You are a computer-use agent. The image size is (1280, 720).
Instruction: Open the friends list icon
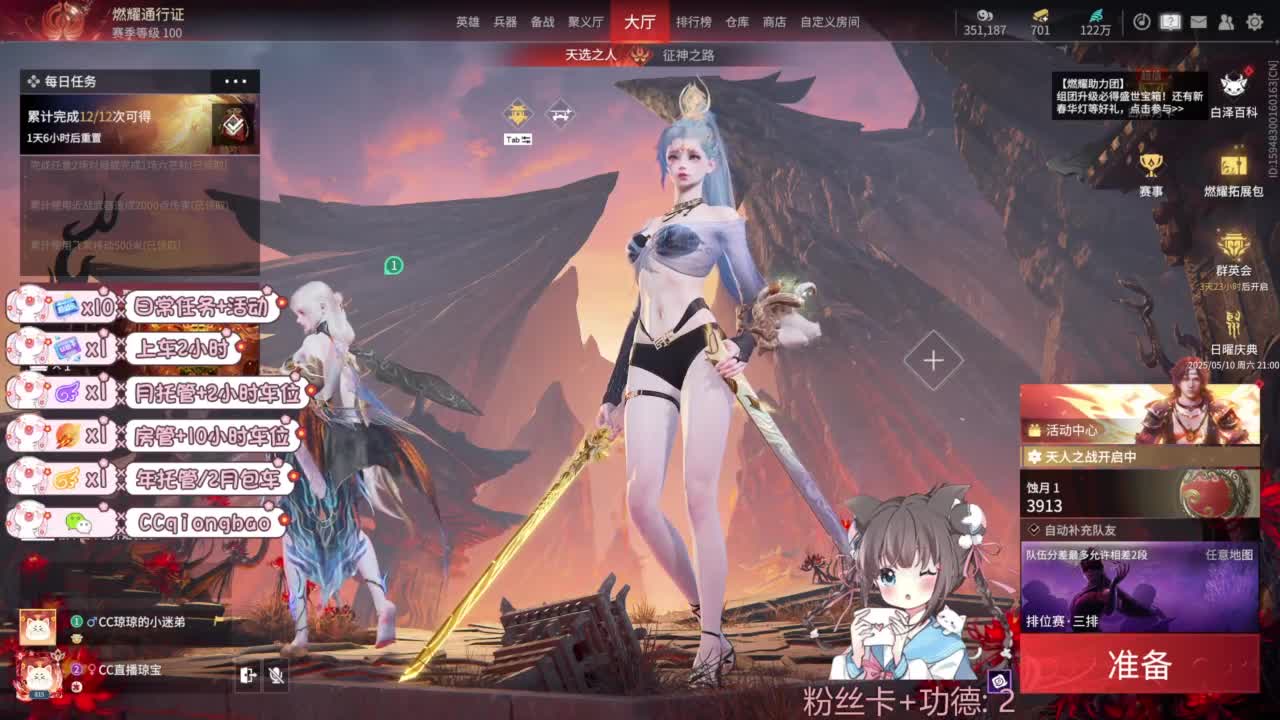[x=1226, y=22]
